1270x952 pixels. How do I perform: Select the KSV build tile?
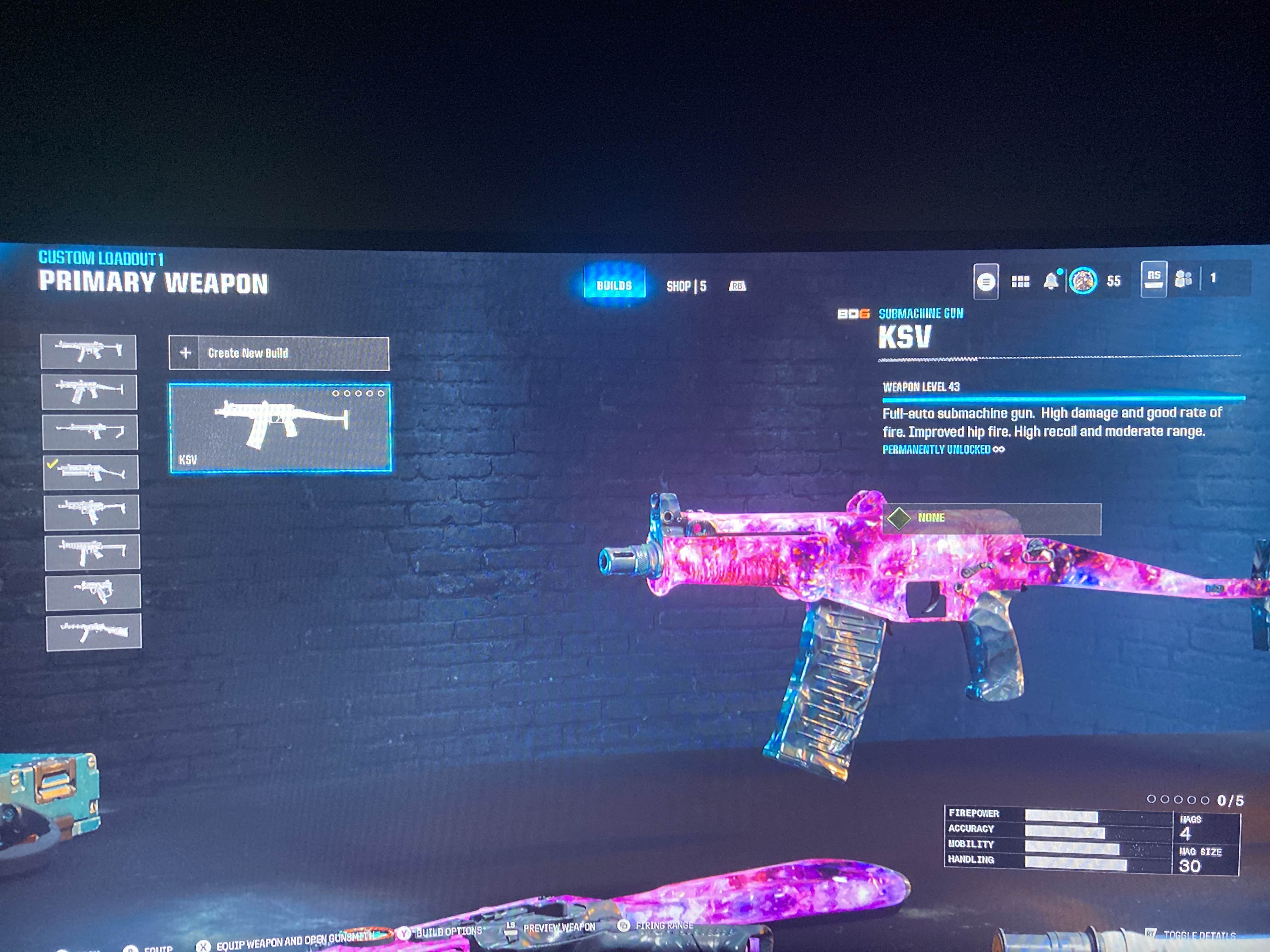(x=280, y=428)
